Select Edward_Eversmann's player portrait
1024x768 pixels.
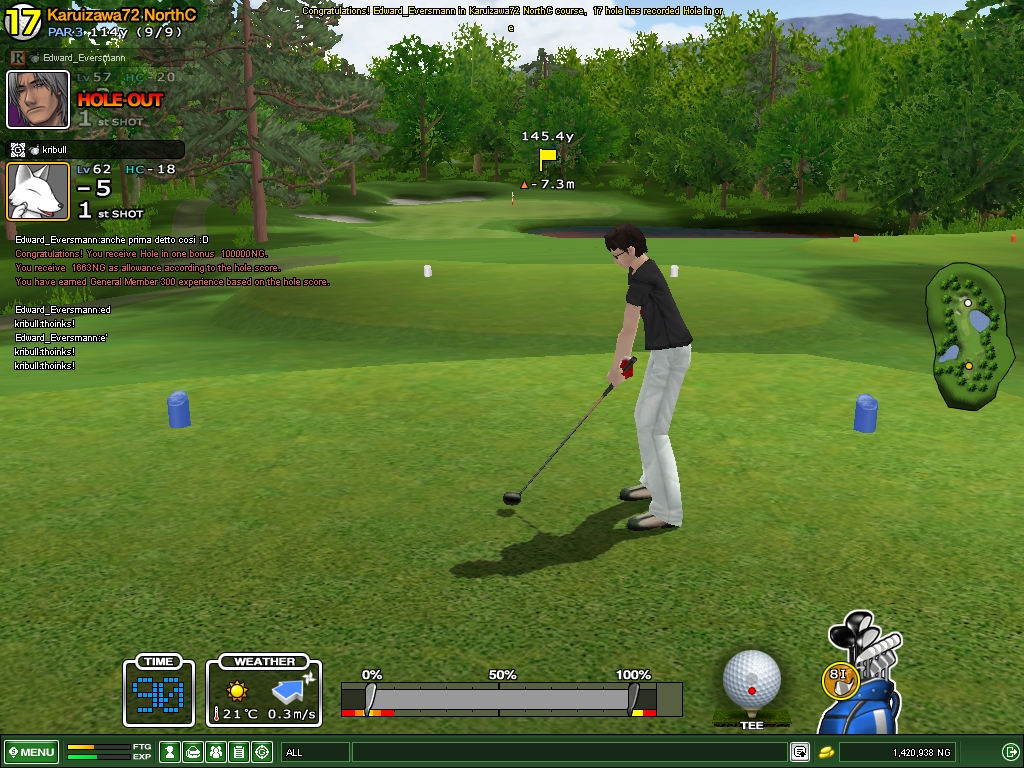[x=38, y=99]
